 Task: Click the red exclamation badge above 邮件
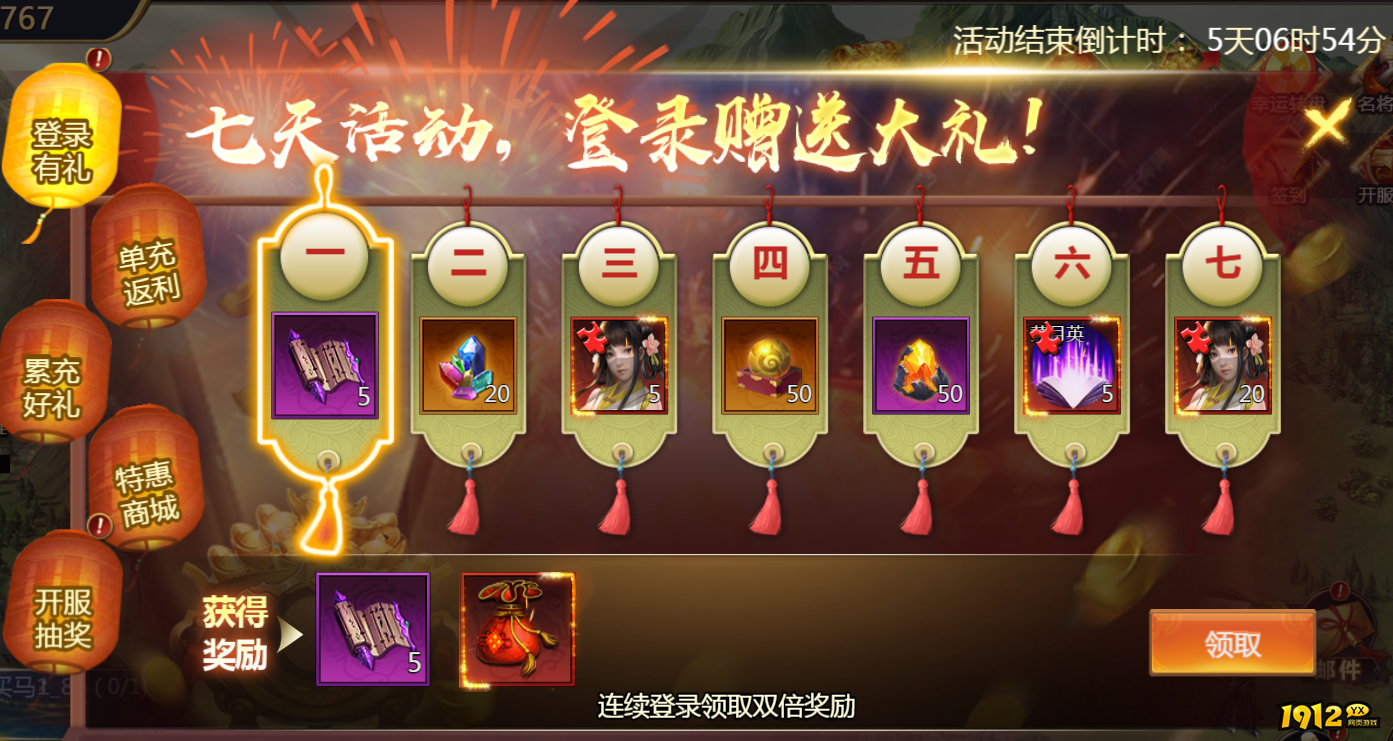(x=1339, y=590)
